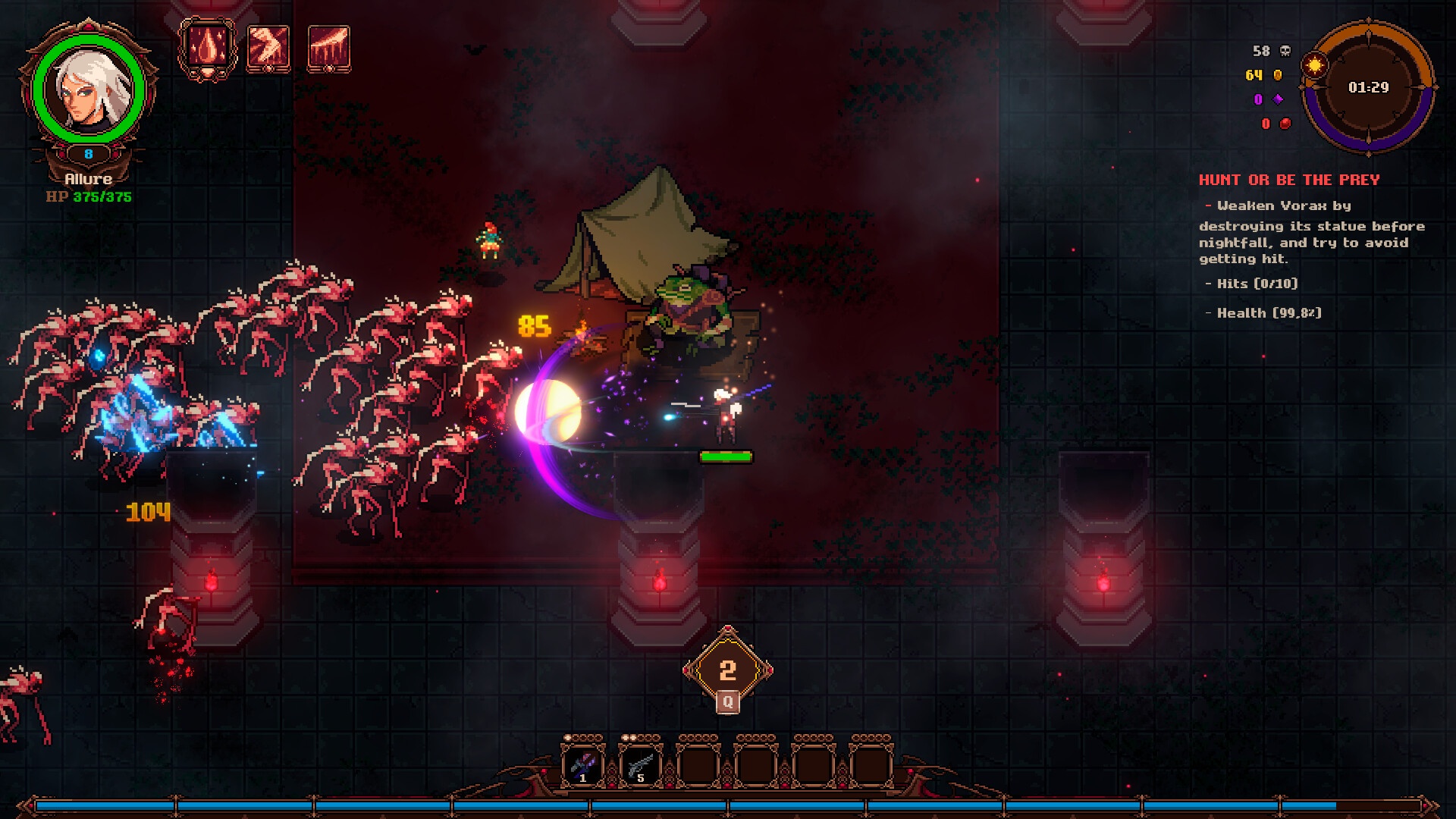1456x819 pixels.
Task: Activate the diamond special ability showing 2
Action: [x=727, y=670]
